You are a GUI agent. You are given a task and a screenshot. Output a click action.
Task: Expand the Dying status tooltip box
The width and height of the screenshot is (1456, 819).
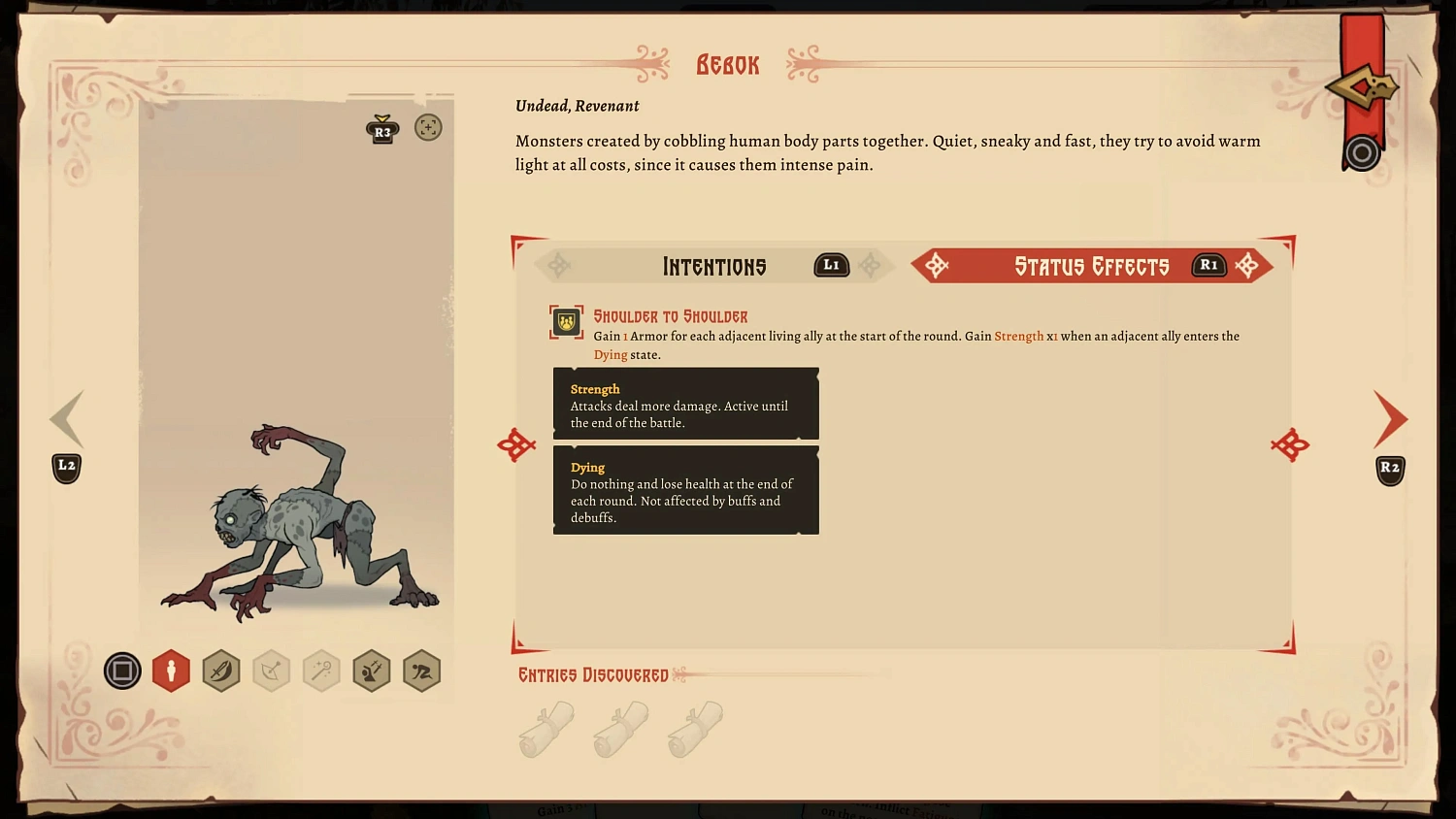click(685, 490)
